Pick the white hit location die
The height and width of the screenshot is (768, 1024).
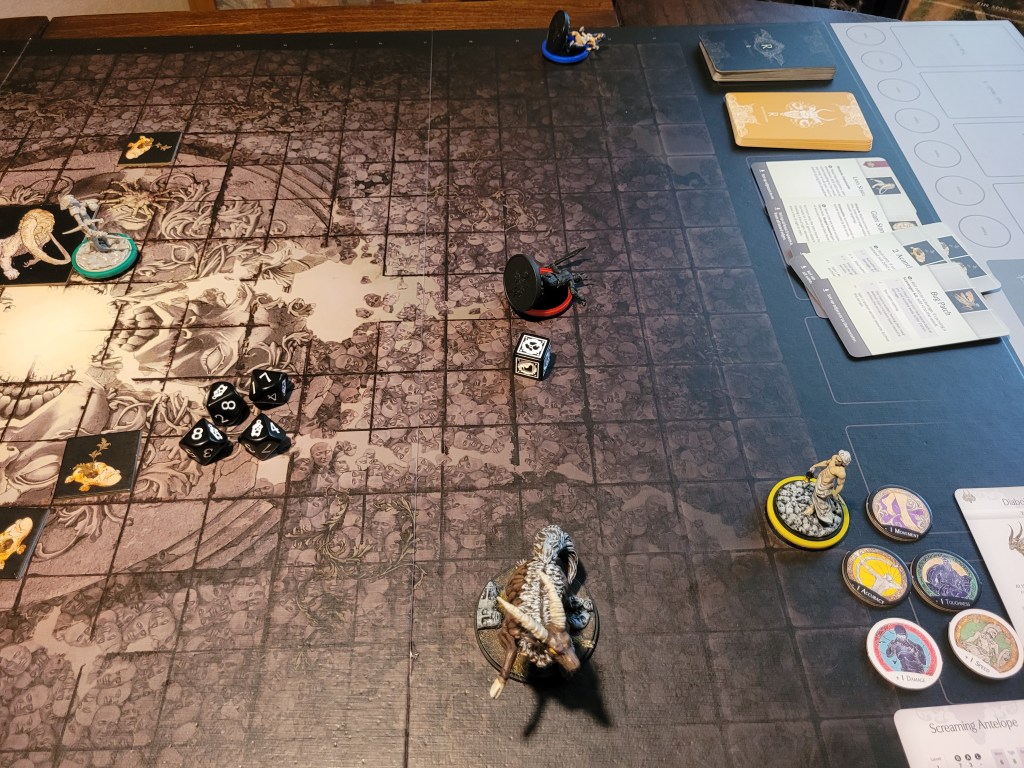click(x=533, y=356)
